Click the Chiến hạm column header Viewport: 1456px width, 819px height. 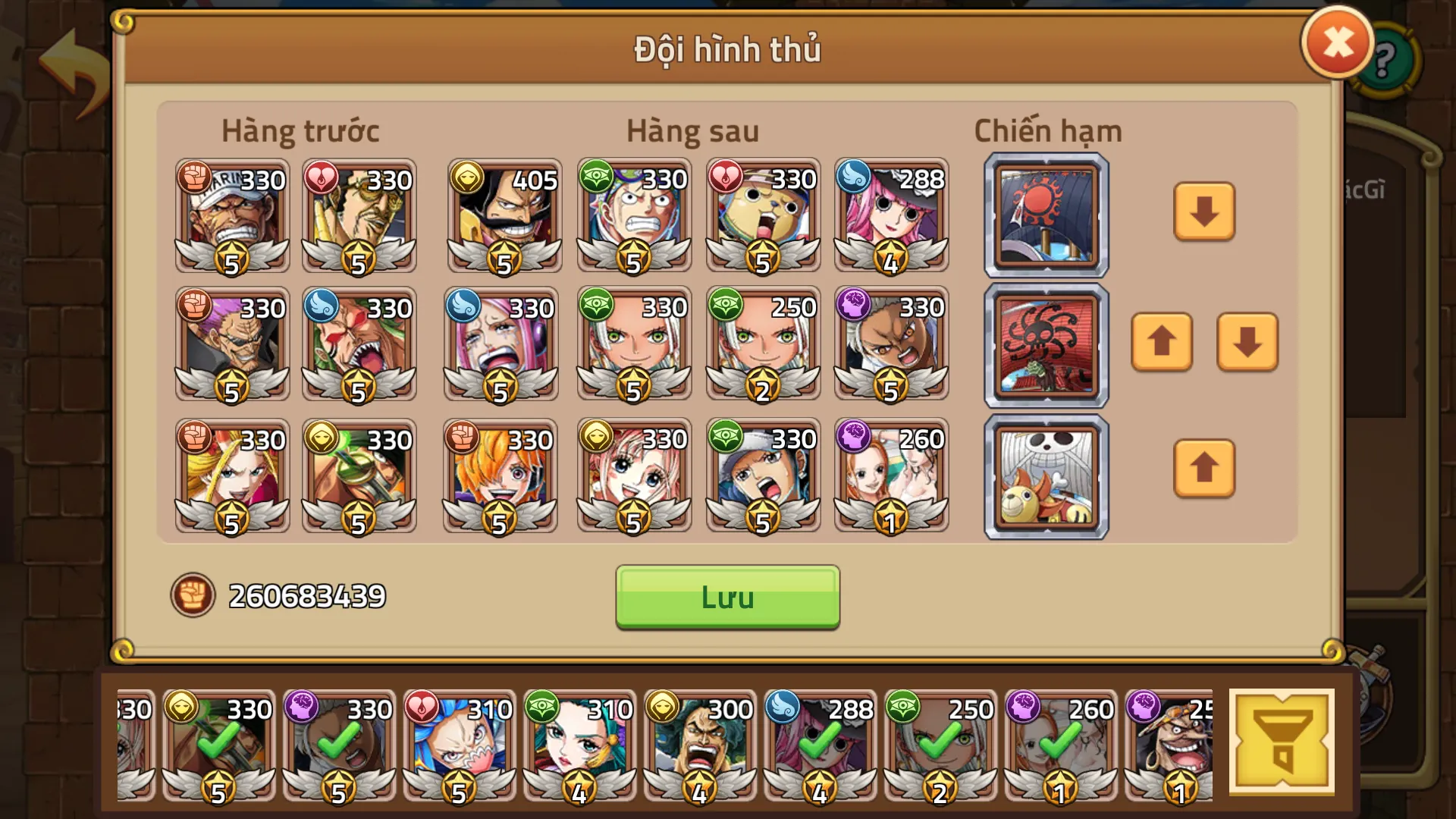tap(1046, 130)
